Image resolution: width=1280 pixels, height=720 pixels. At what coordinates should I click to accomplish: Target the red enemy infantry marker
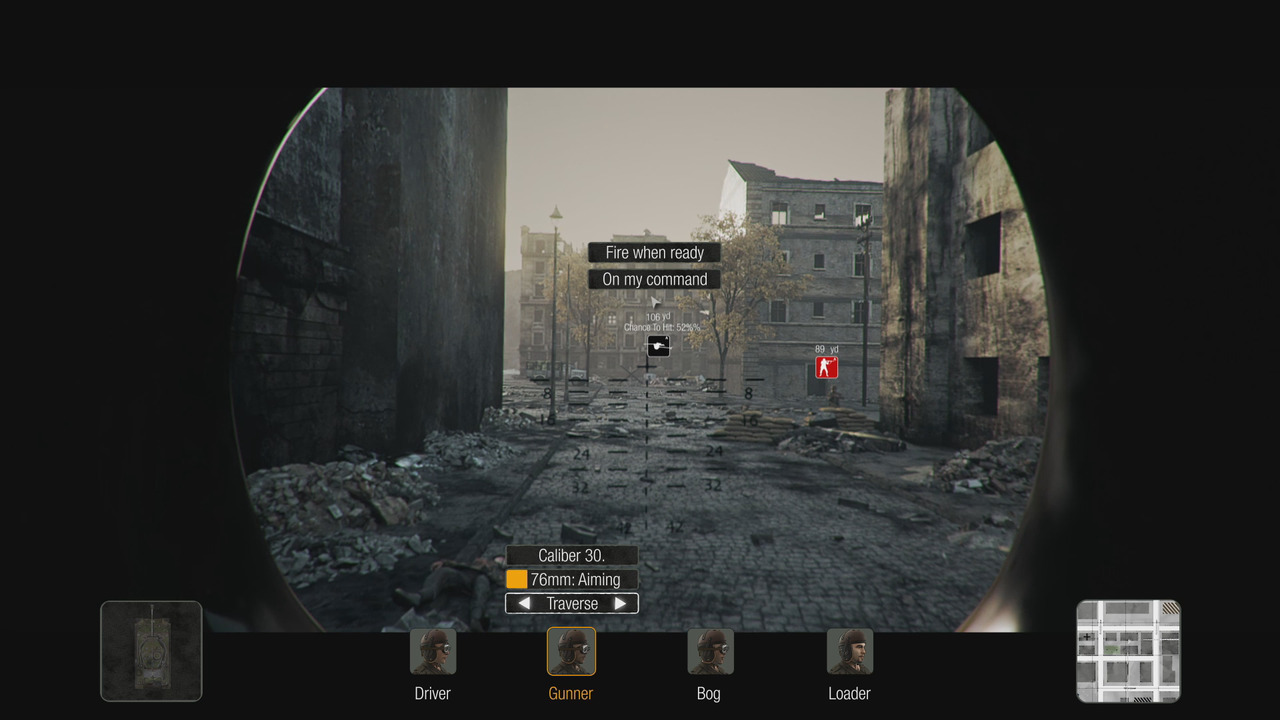(826, 368)
